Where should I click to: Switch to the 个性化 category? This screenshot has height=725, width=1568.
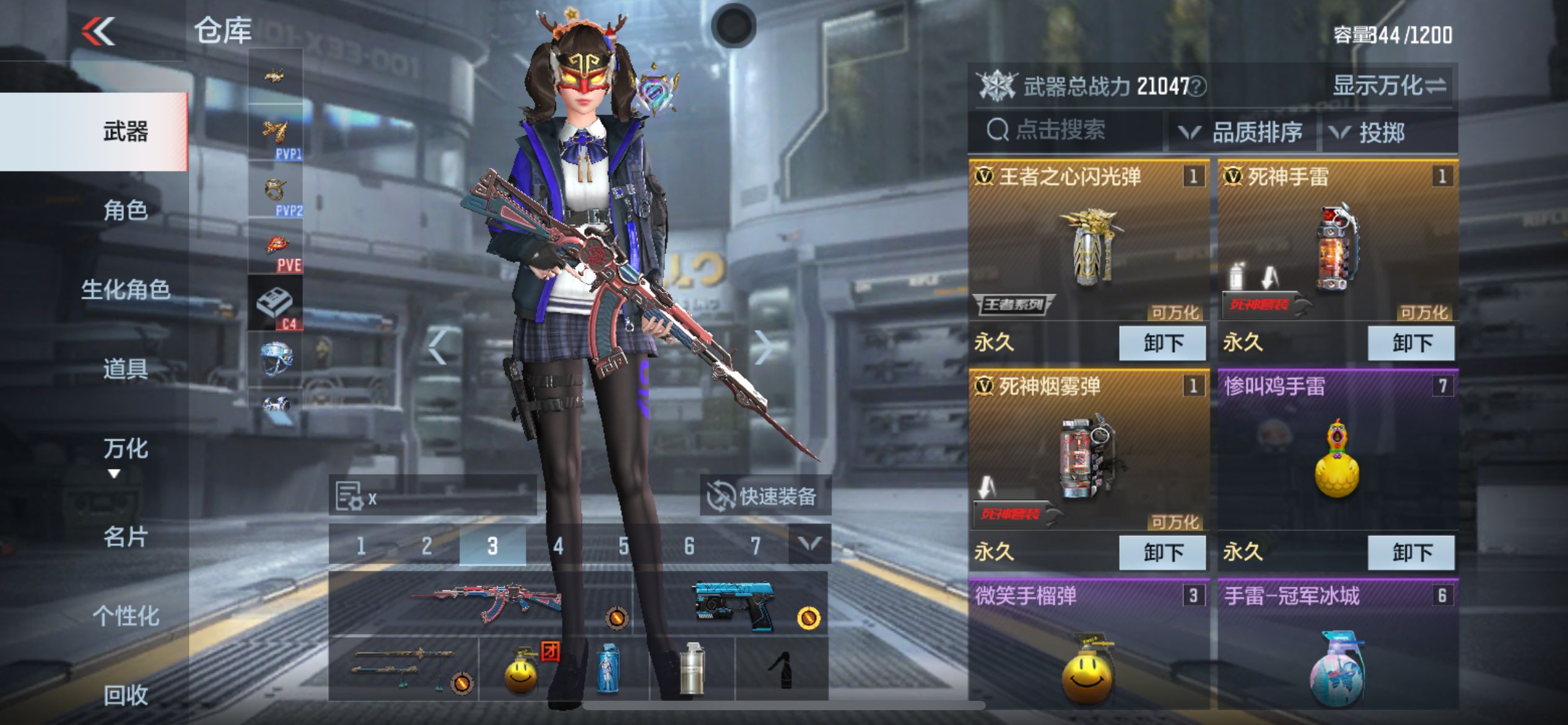pyautogui.click(x=125, y=616)
